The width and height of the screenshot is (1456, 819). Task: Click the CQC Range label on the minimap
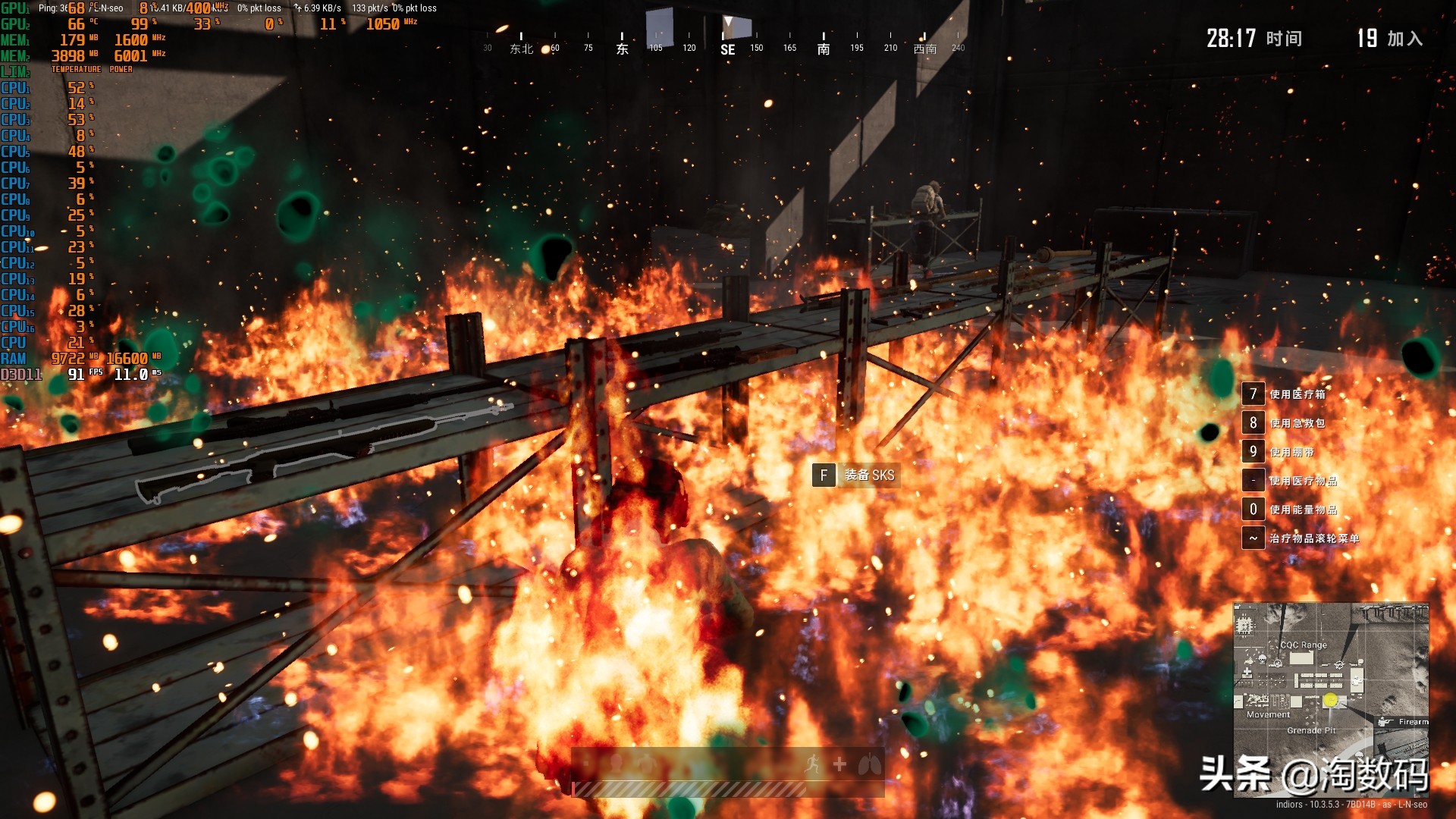coord(1303,645)
